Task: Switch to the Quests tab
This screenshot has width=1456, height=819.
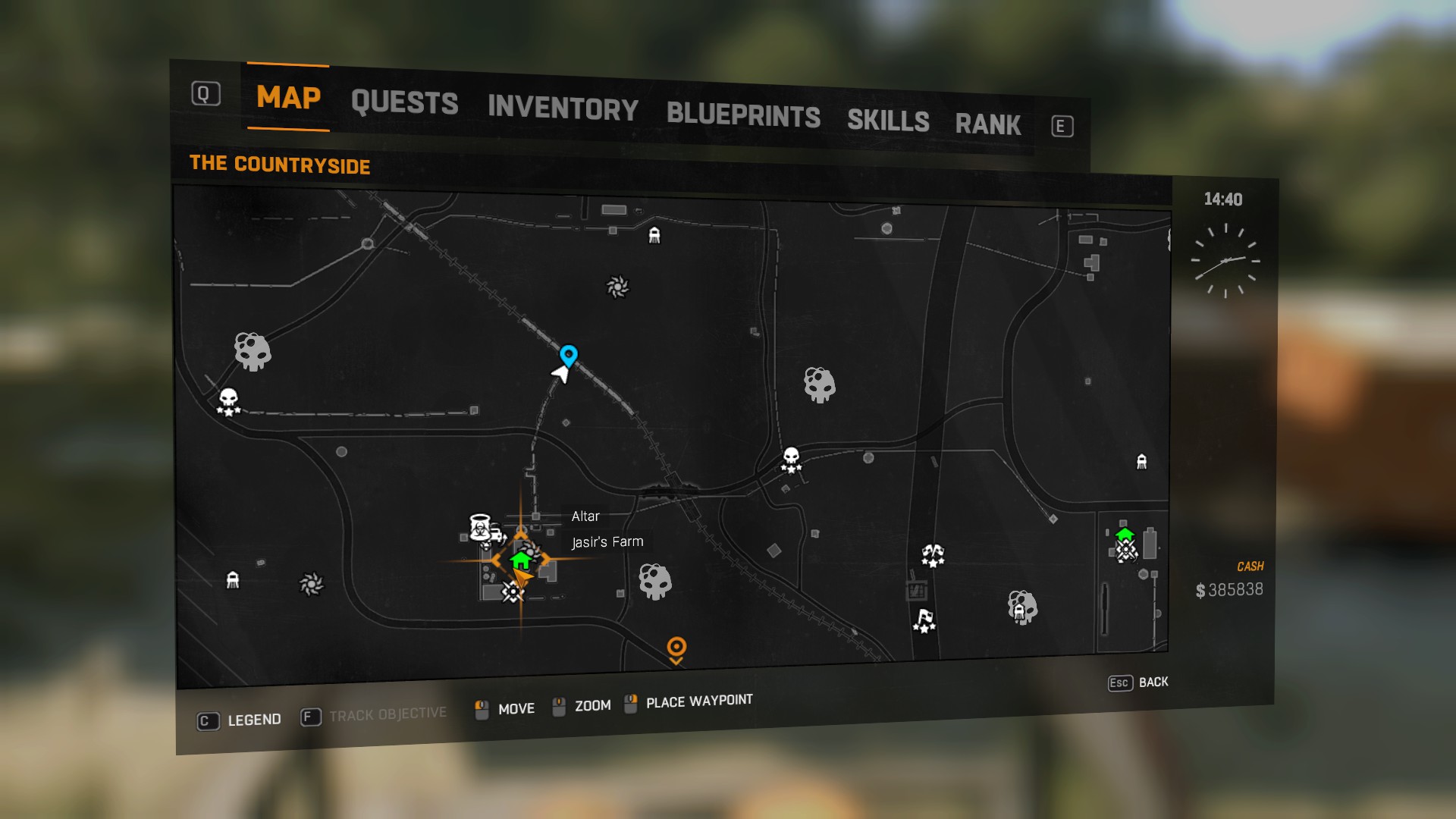Action: pyautogui.click(x=404, y=102)
